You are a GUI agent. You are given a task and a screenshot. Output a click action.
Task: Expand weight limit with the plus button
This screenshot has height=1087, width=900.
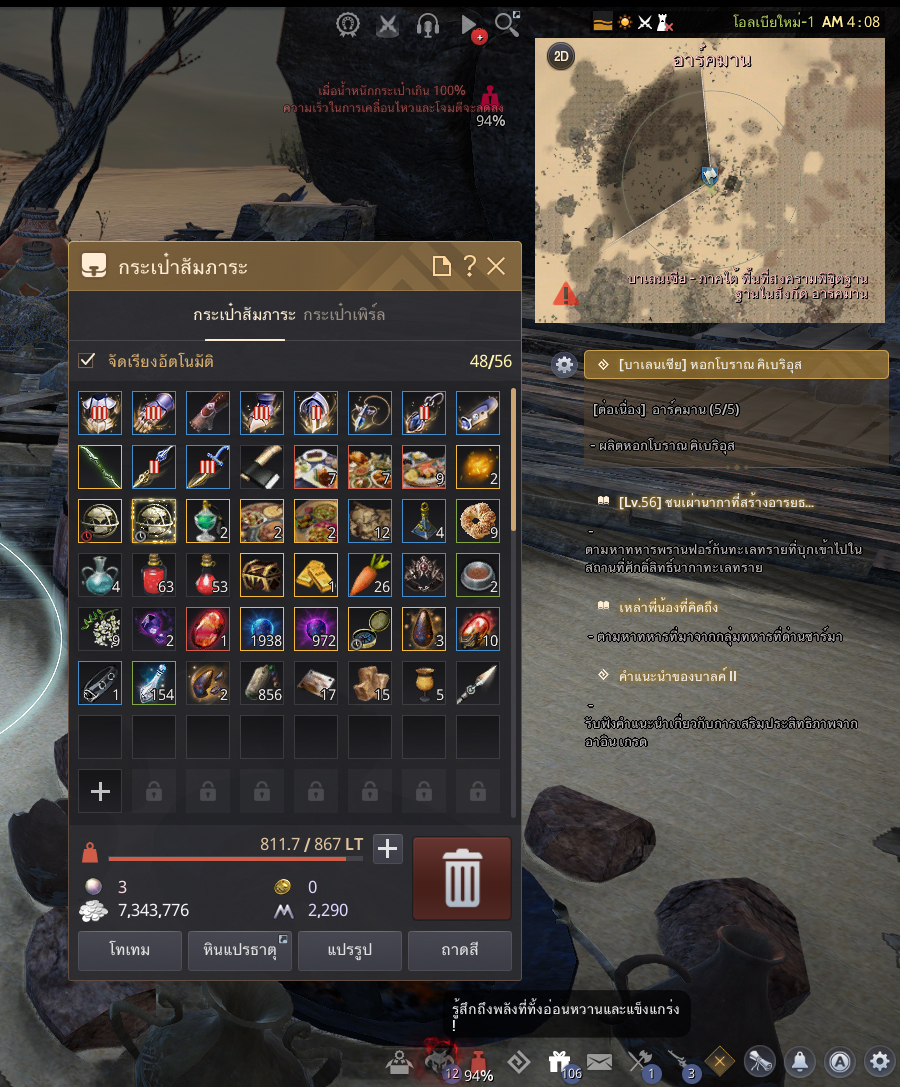pyautogui.click(x=387, y=850)
